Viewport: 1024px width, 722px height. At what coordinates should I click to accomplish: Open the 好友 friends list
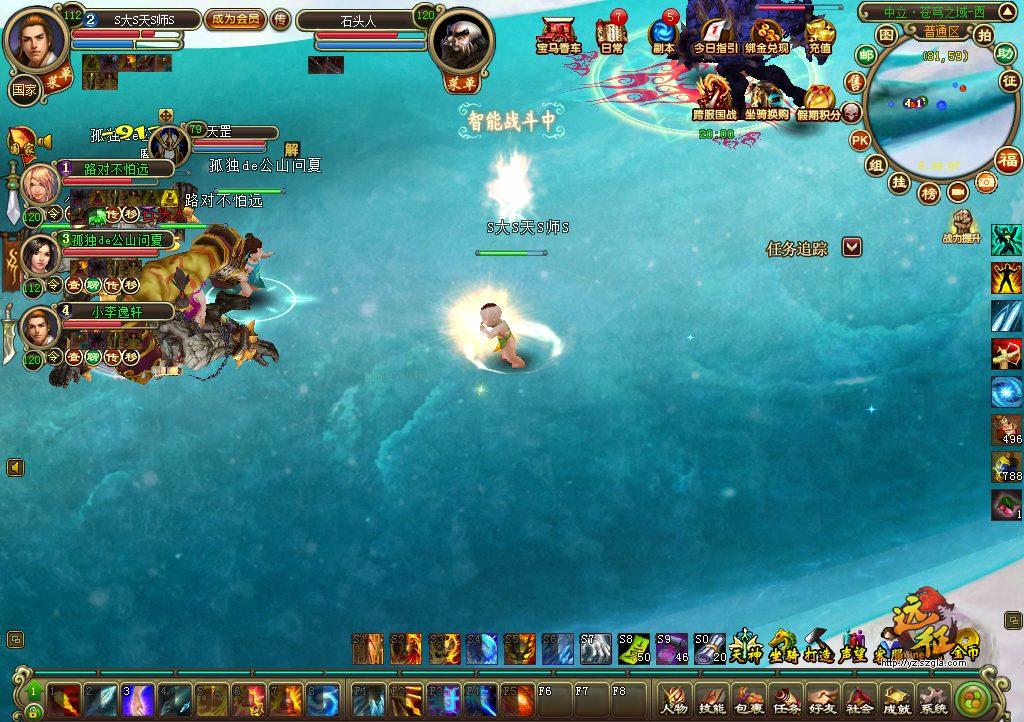coord(823,698)
